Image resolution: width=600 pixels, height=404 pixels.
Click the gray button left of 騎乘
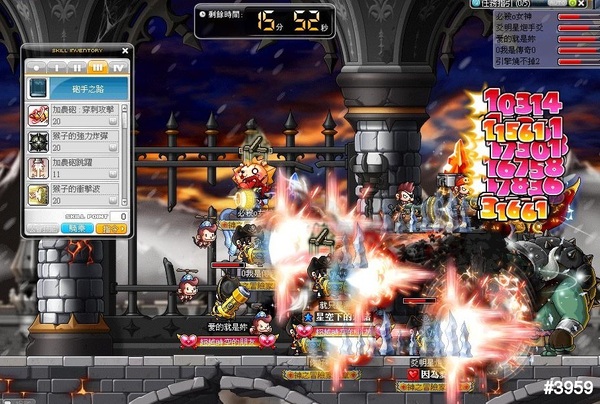point(43,229)
